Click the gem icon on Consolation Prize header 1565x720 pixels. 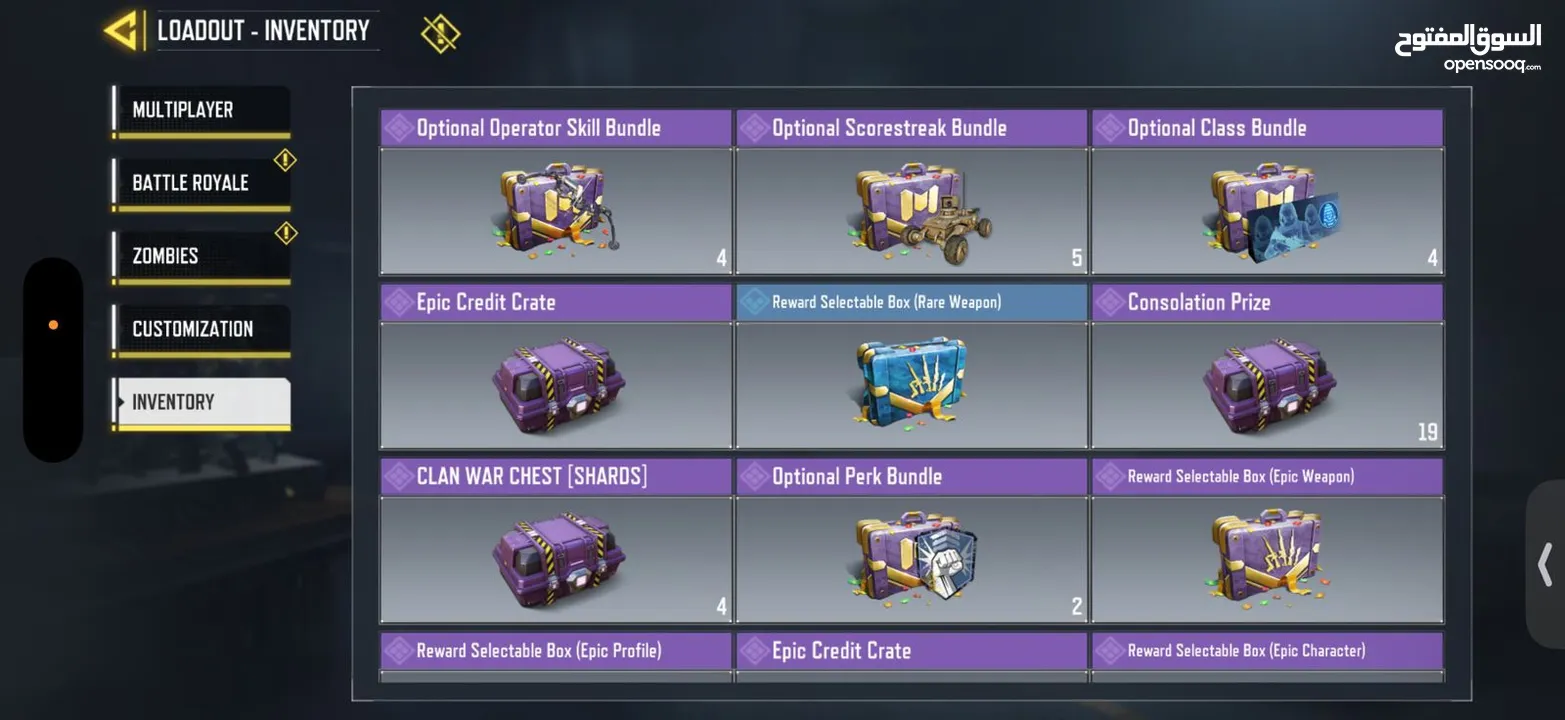[1110, 299]
